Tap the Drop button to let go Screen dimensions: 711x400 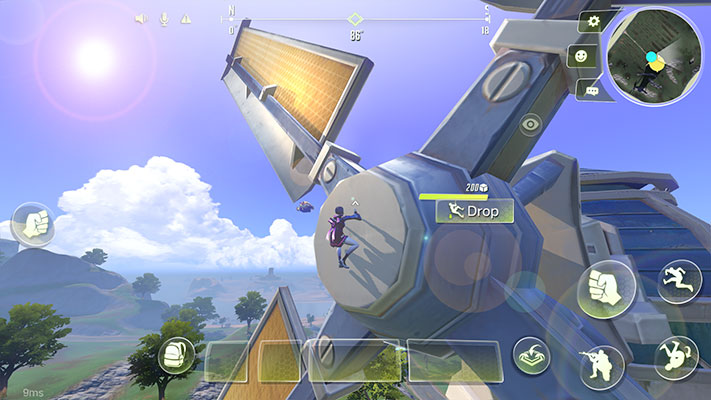pyautogui.click(x=475, y=211)
